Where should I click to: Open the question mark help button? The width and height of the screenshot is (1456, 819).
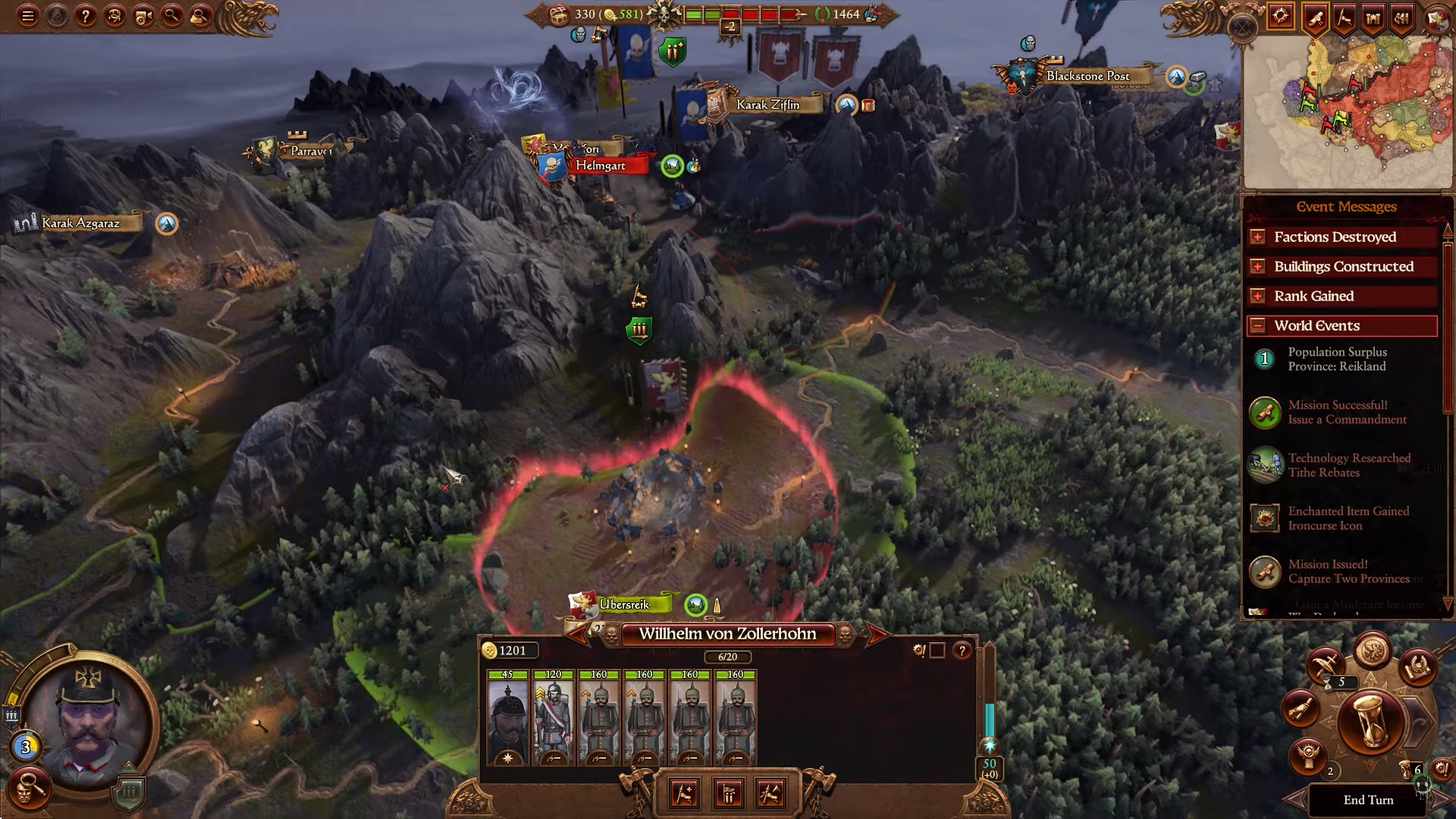click(x=86, y=16)
